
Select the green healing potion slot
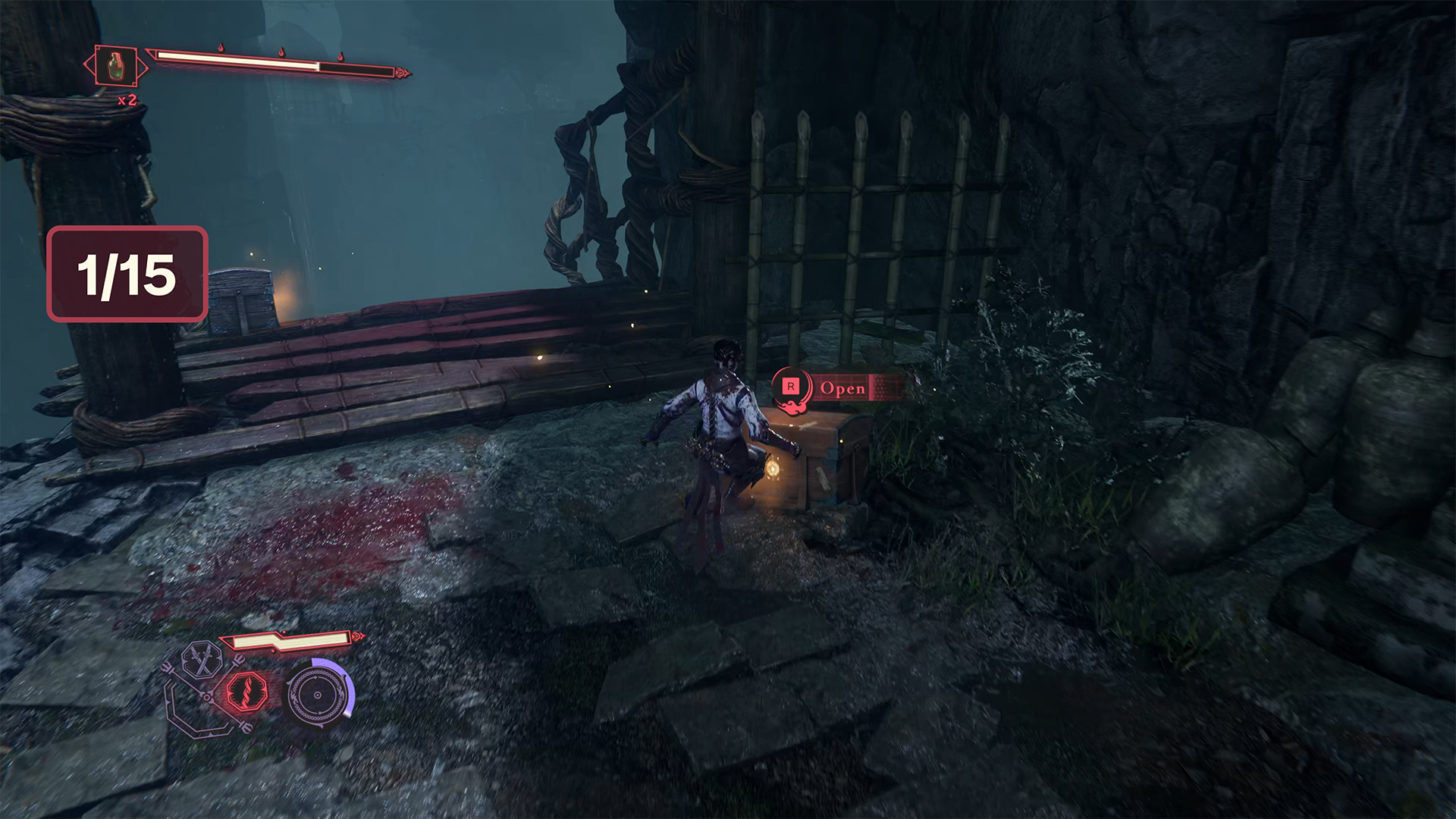(116, 67)
